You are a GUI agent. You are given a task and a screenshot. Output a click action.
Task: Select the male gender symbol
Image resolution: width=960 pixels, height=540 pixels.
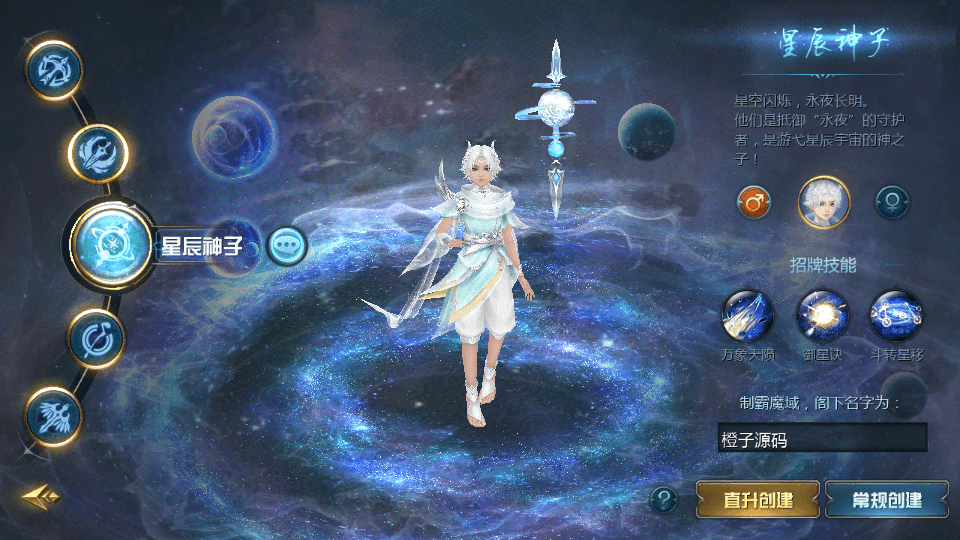point(754,202)
